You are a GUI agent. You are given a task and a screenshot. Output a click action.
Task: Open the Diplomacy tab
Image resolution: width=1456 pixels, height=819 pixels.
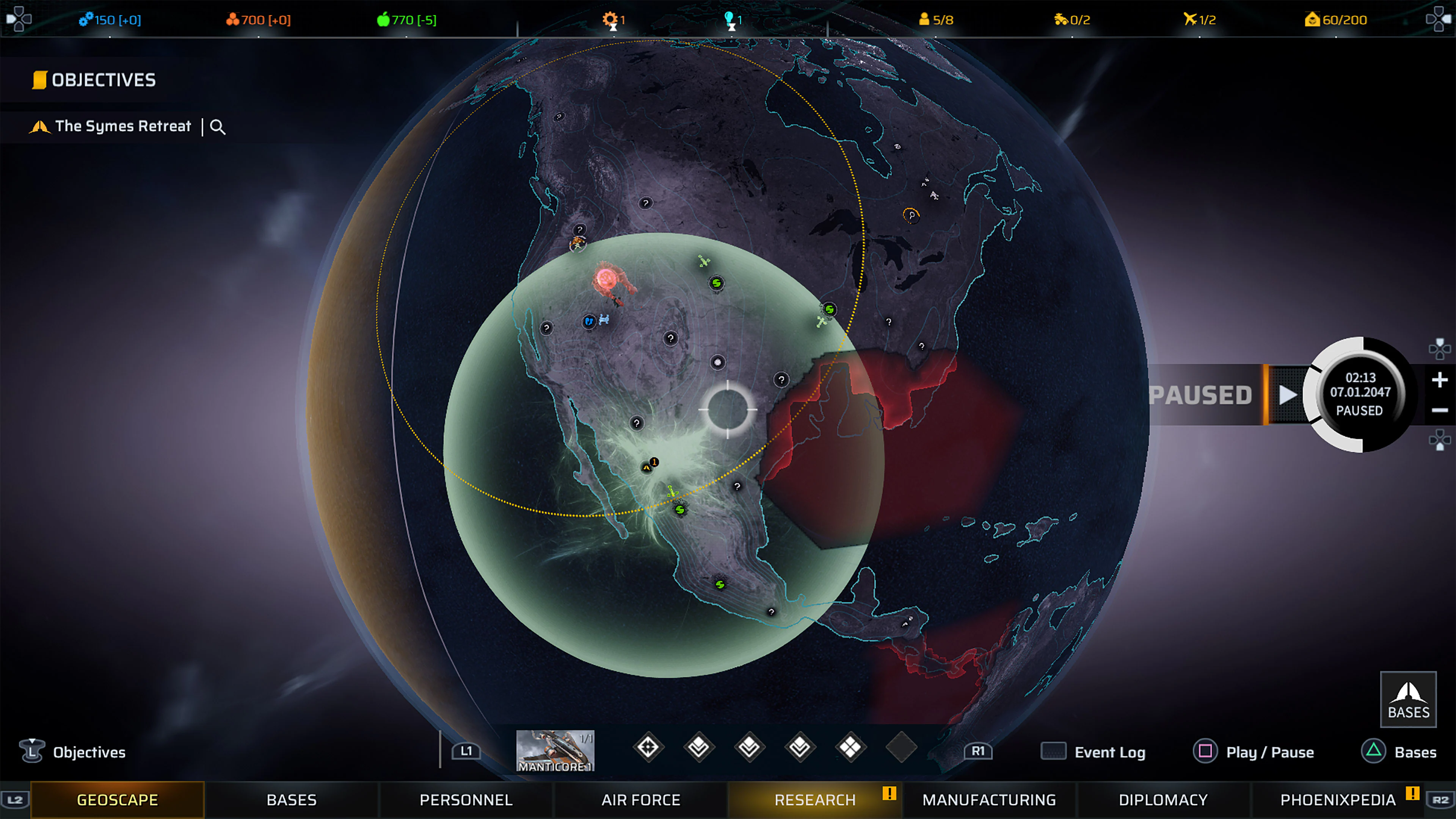pos(1163,799)
